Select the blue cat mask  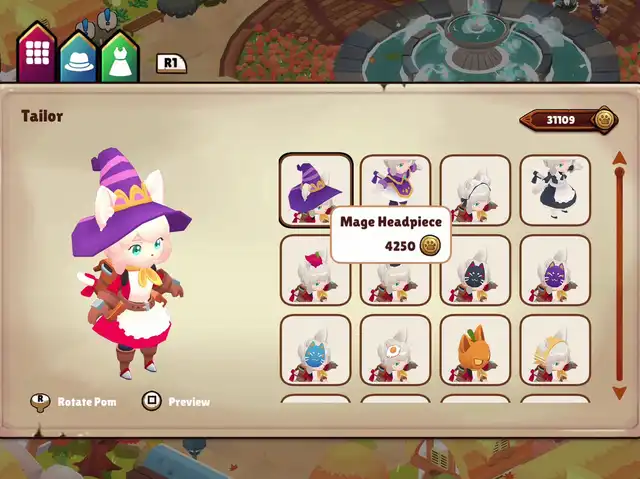coord(315,350)
